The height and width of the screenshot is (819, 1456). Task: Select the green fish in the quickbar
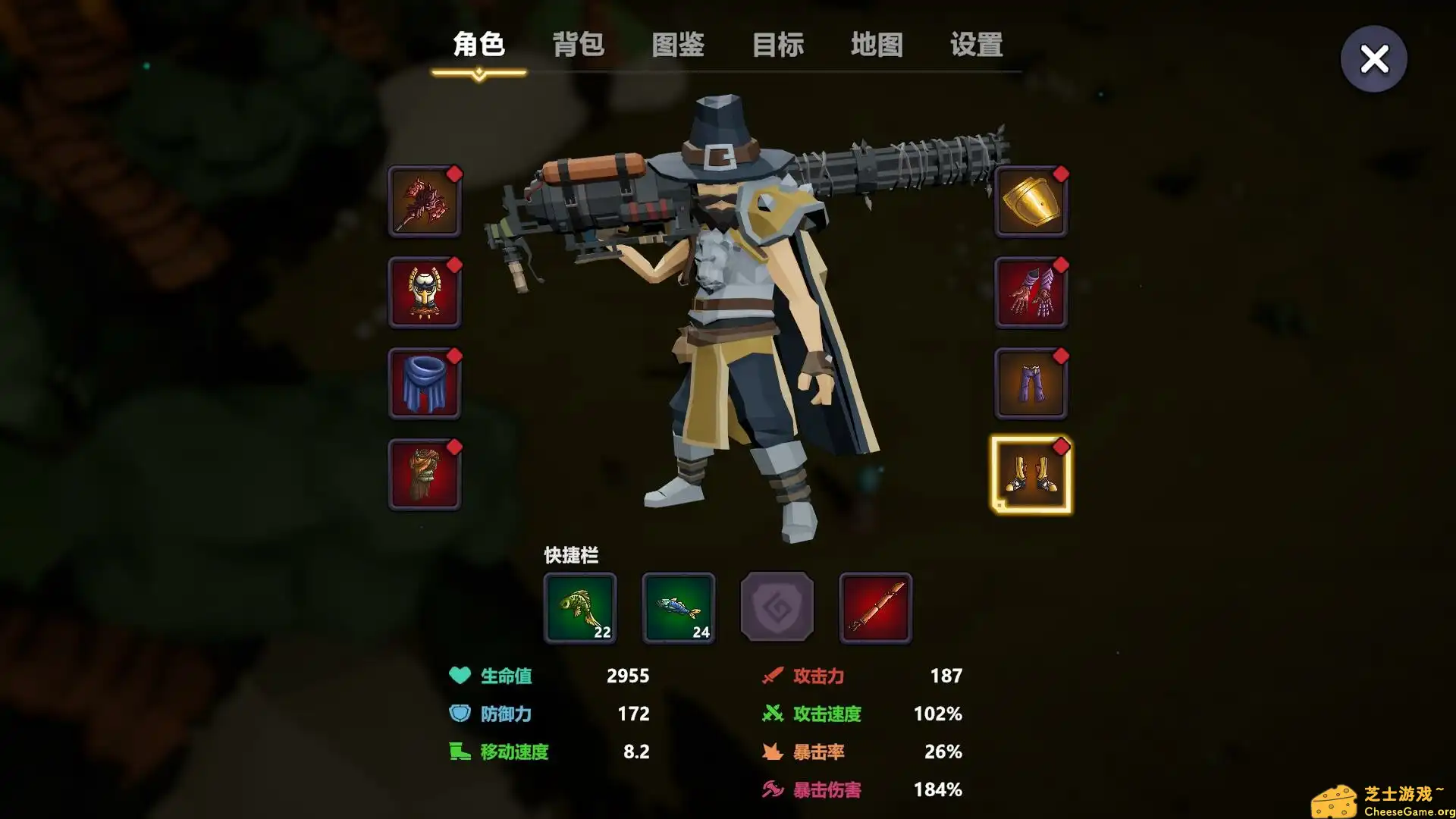click(580, 608)
